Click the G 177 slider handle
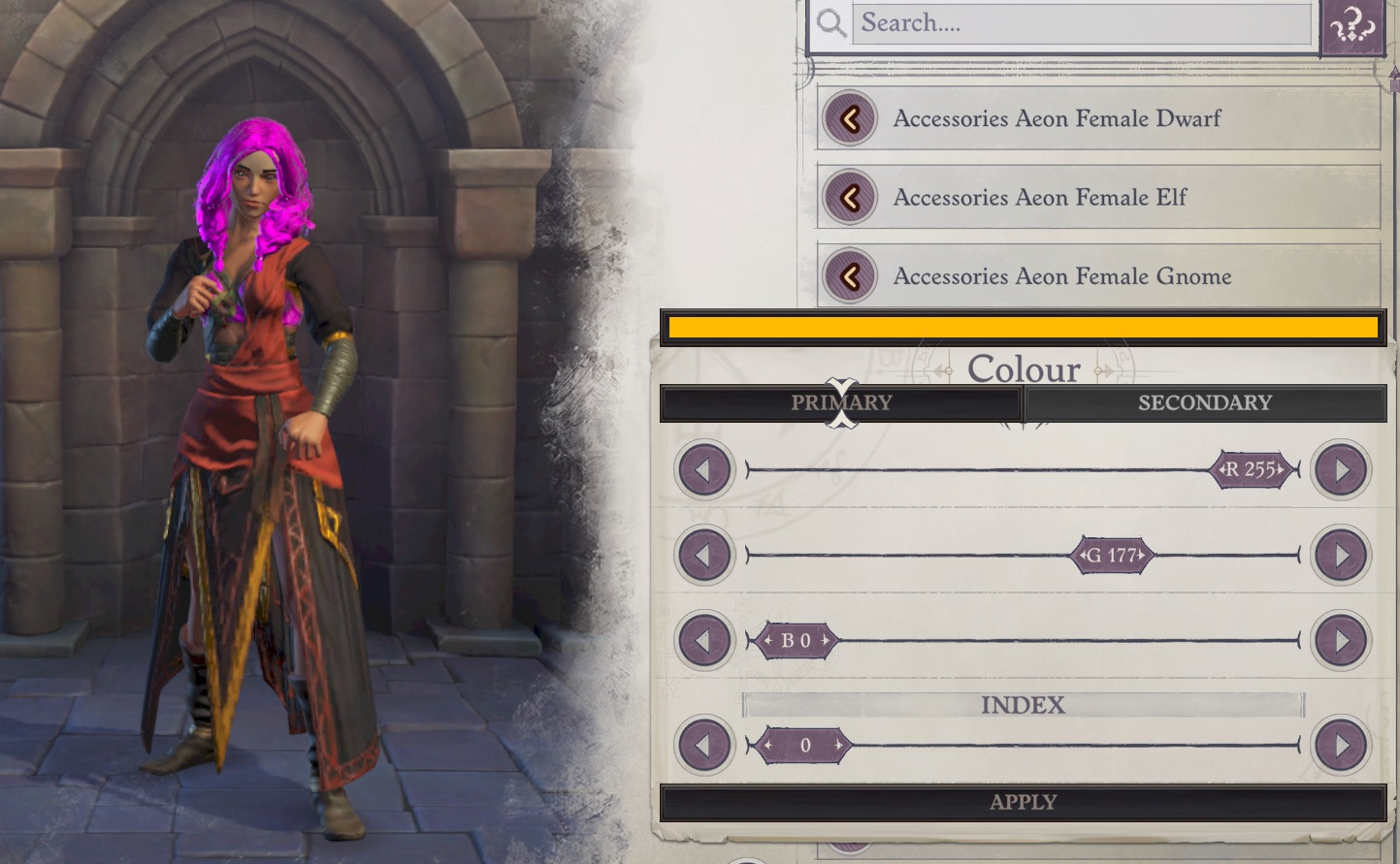 click(1112, 556)
